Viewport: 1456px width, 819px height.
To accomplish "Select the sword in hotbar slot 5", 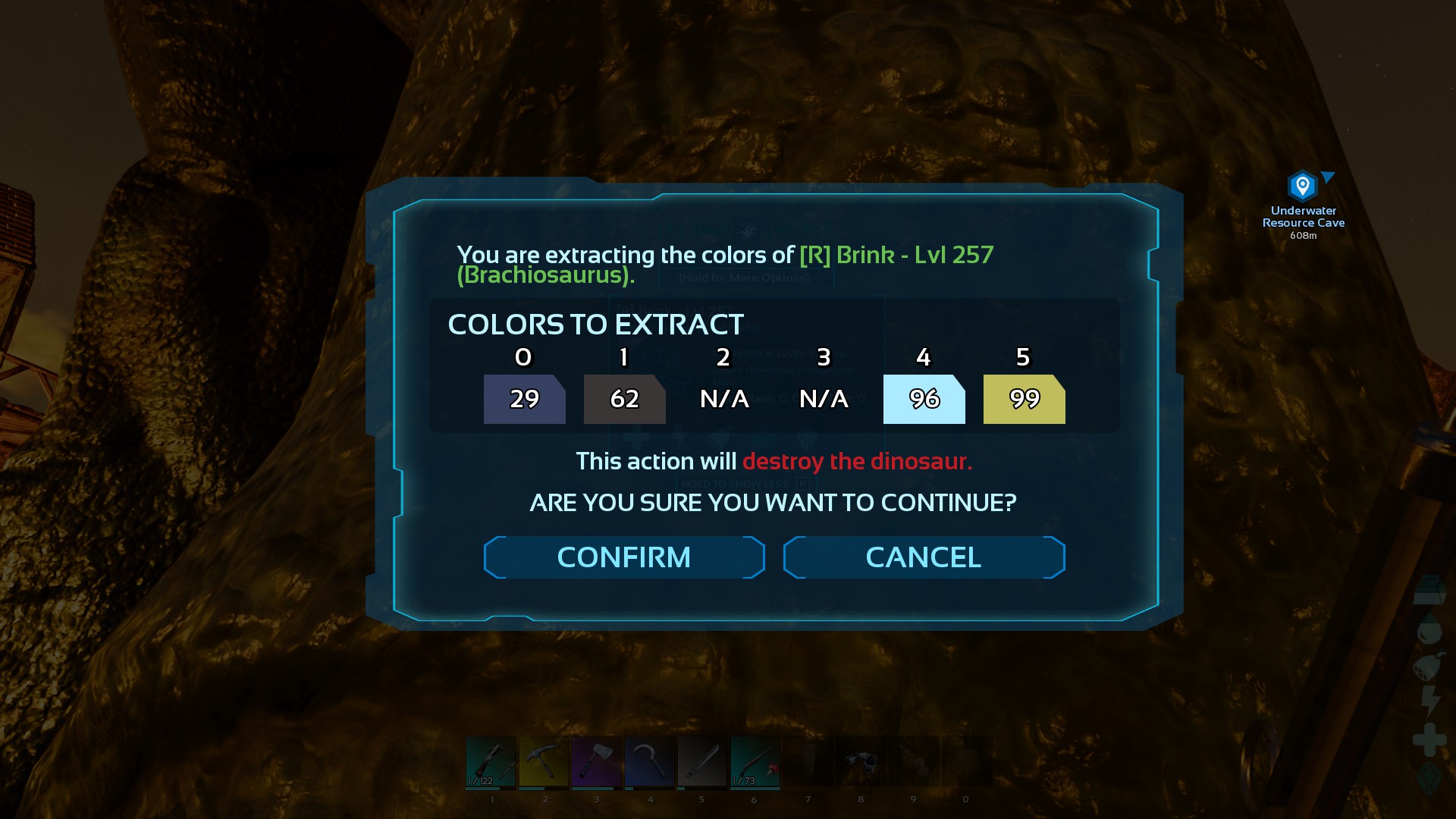I will pos(701,761).
